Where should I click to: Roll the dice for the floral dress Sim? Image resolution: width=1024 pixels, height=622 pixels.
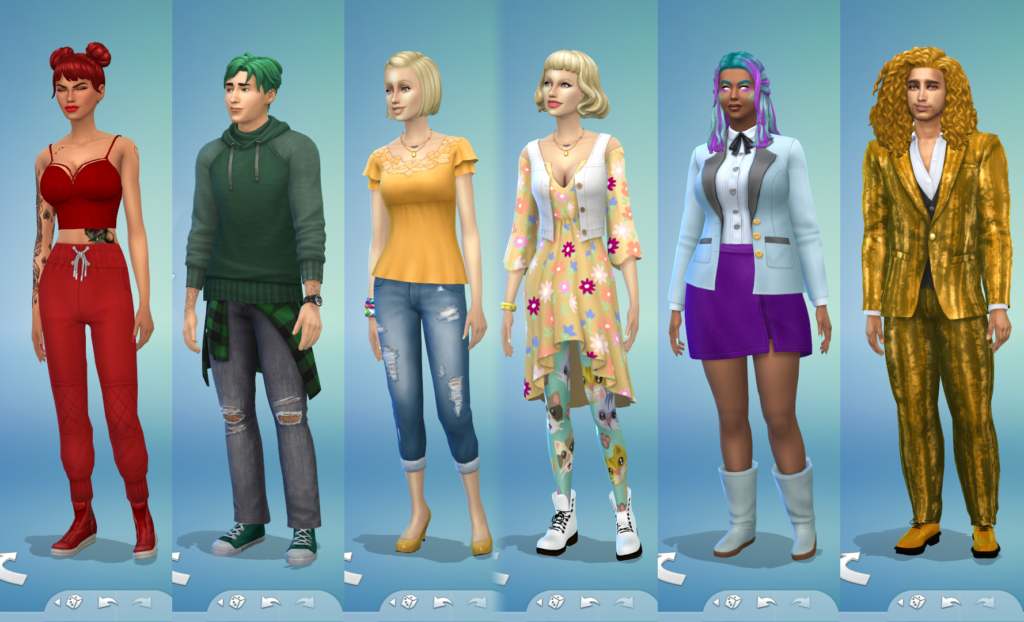558,602
